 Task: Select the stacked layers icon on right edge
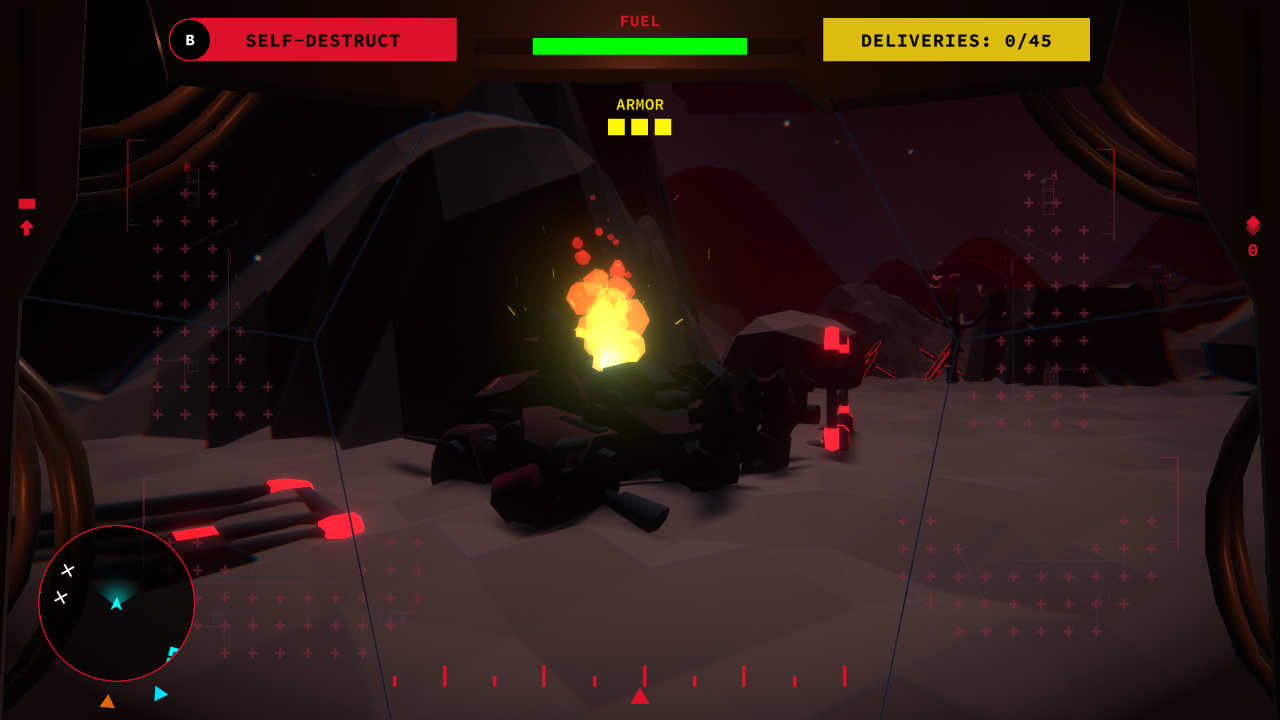coord(1253,222)
